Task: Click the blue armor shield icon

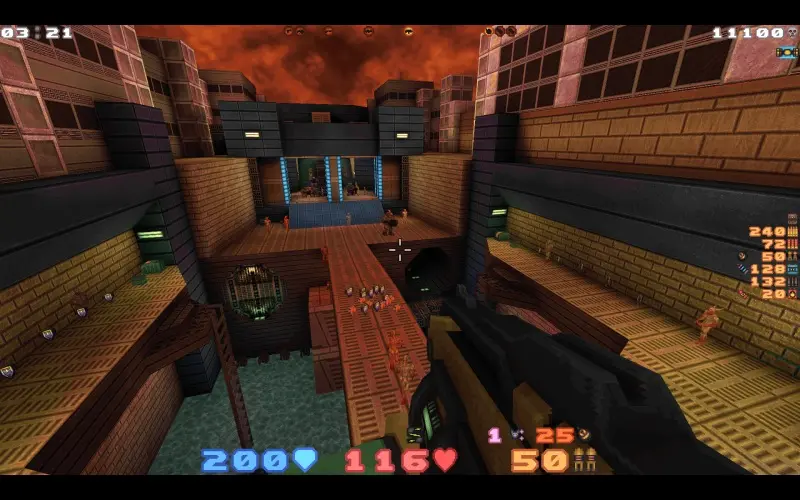Action: click(x=305, y=460)
